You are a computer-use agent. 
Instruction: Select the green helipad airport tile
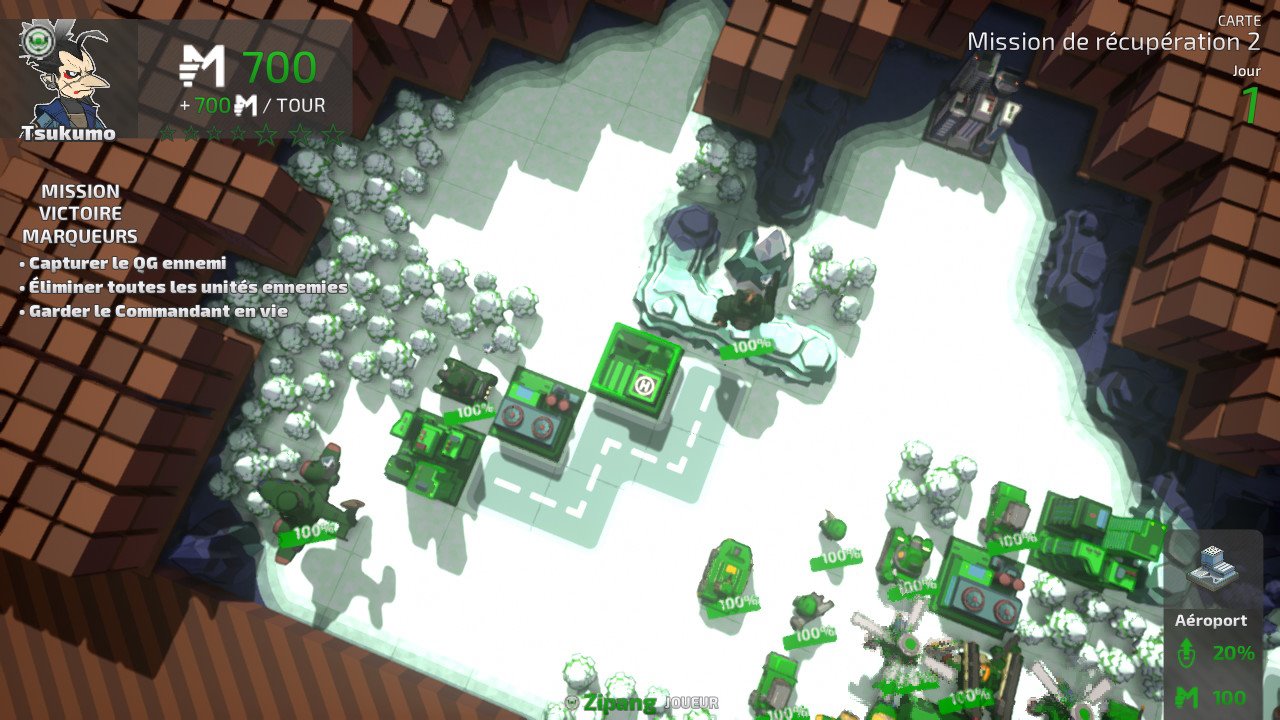639,372
